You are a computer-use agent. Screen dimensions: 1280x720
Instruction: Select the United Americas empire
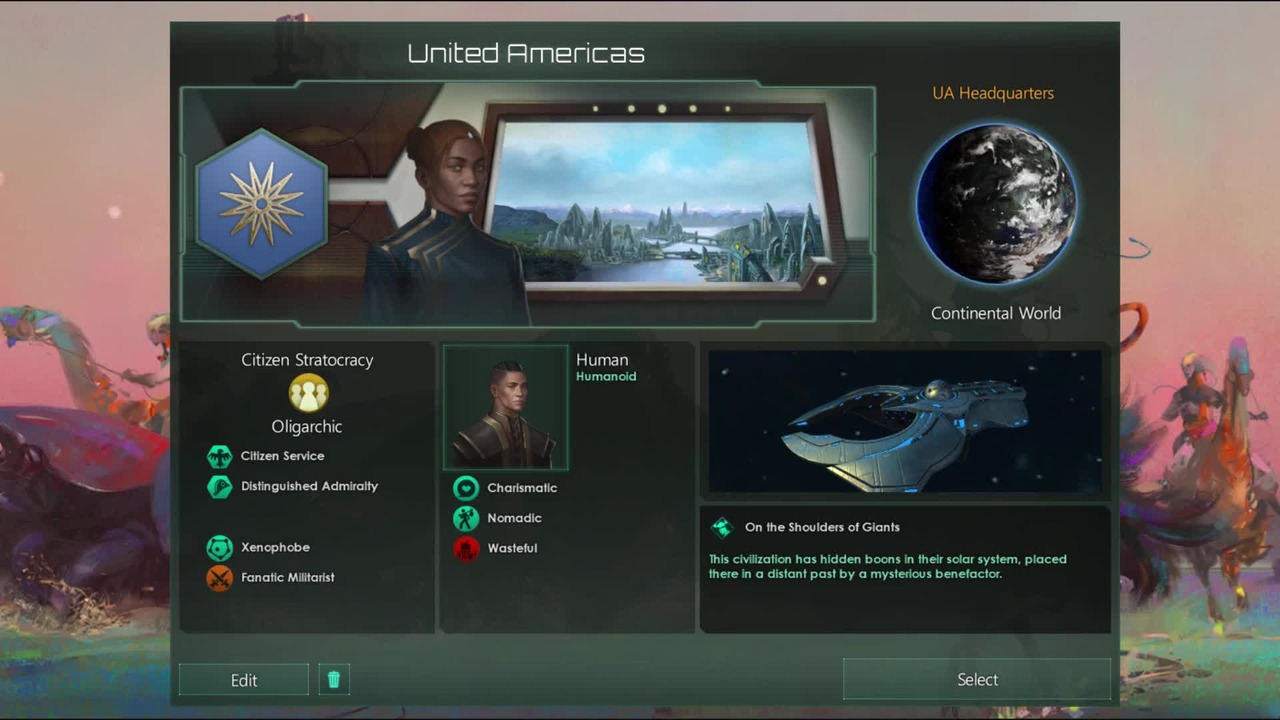pyautogui.click(x=976, y=679)
